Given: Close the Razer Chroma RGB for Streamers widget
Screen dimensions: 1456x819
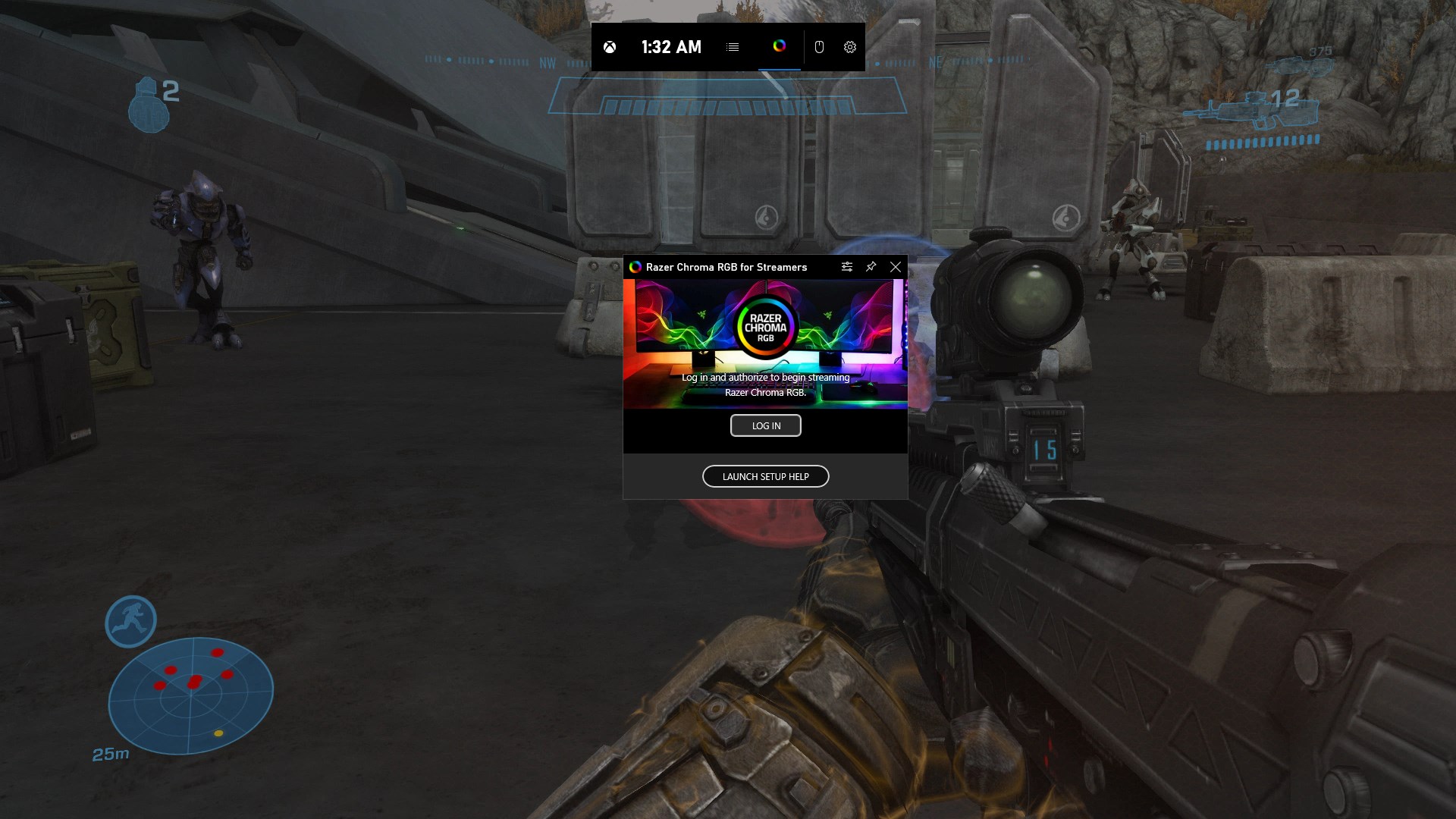Looking at the screenshot, I should click(x=895, y=267).
